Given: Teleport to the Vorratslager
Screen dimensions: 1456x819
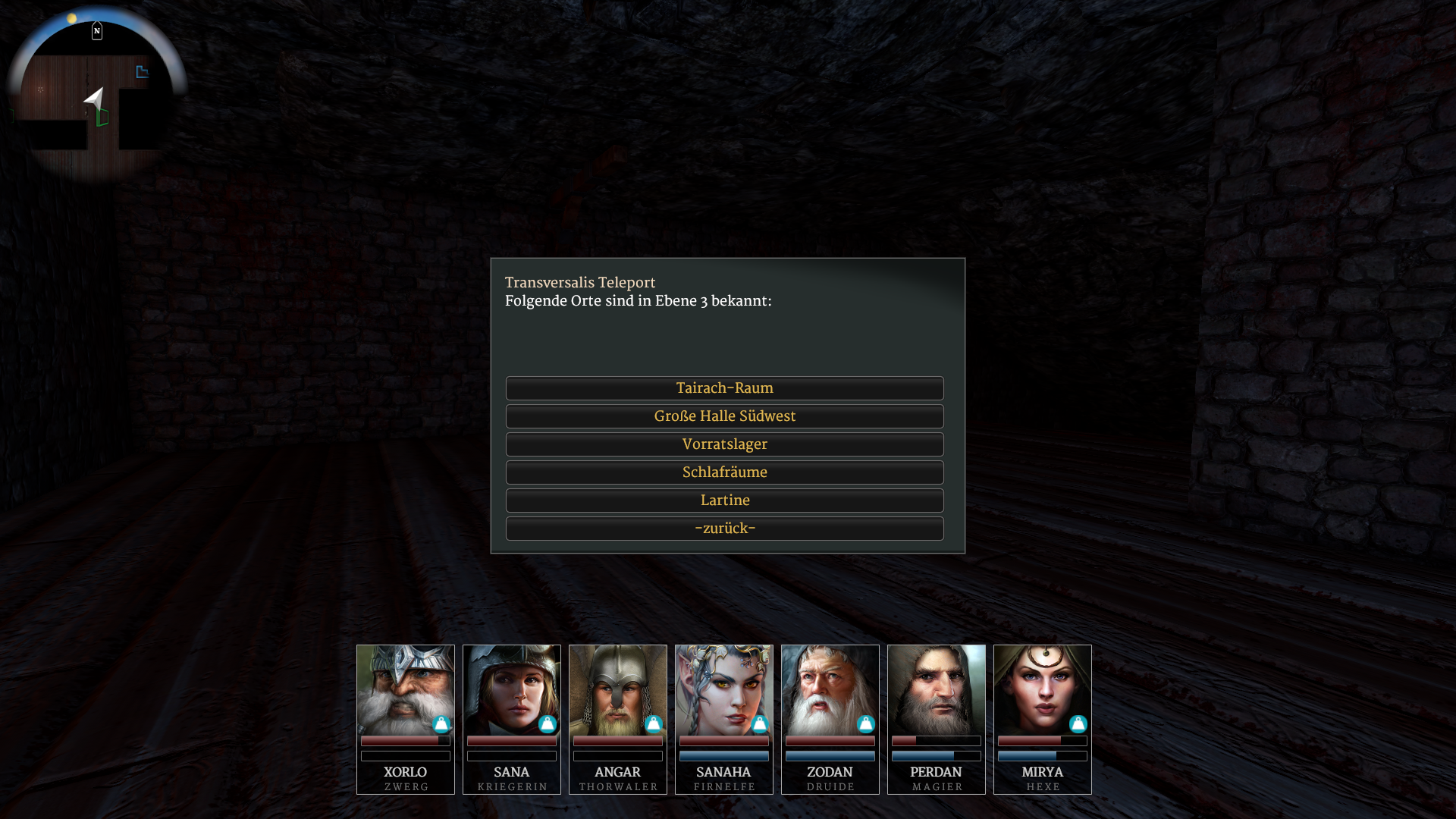Looking at the screenshot, I should 724,444.
